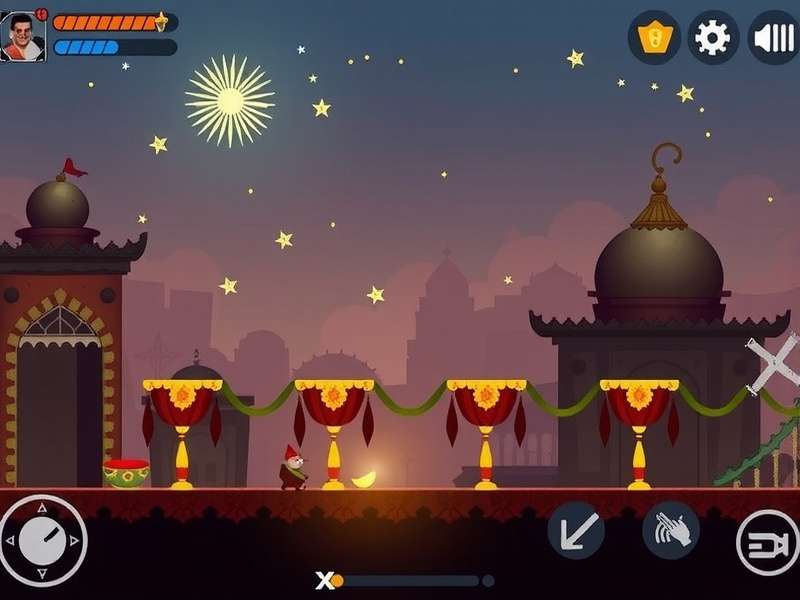Tap the white-ringed bullet attack button
This screenshot has height=600, width=800.
pos(767,543)
